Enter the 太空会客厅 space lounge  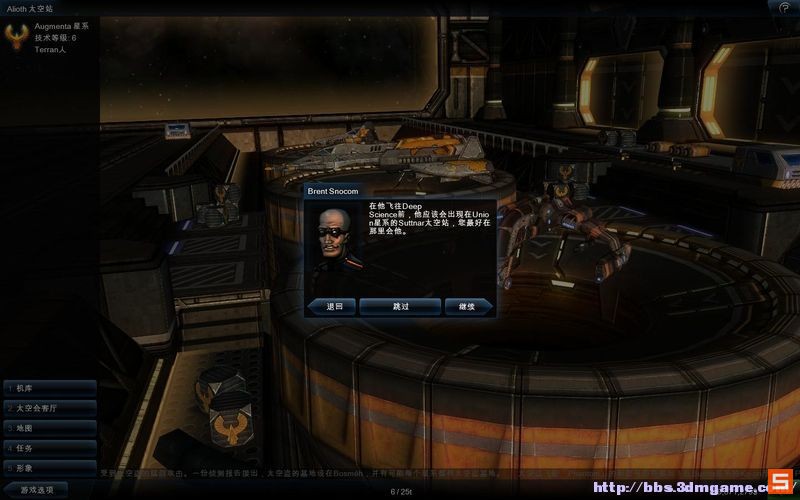[x=49, y=407]
